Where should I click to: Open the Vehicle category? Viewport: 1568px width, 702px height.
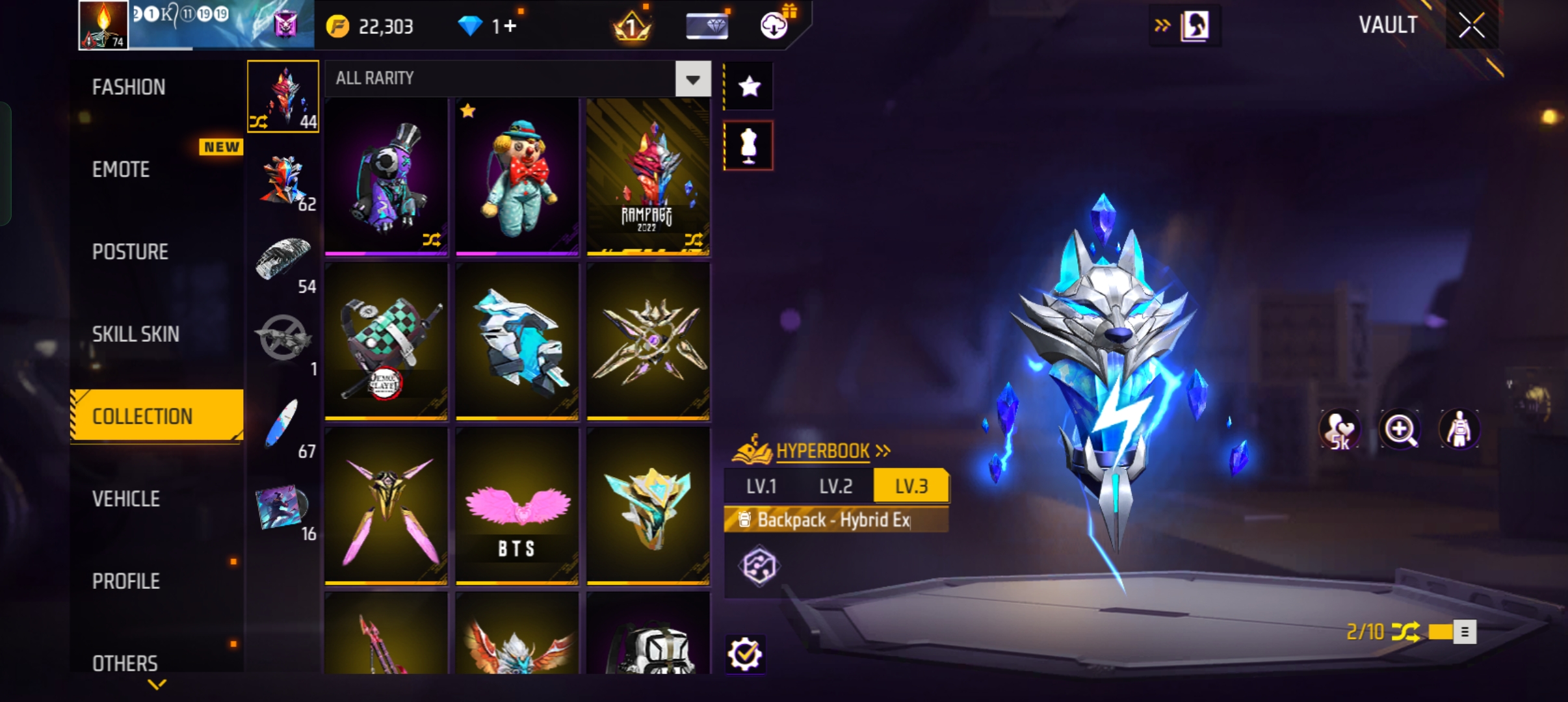126,499
